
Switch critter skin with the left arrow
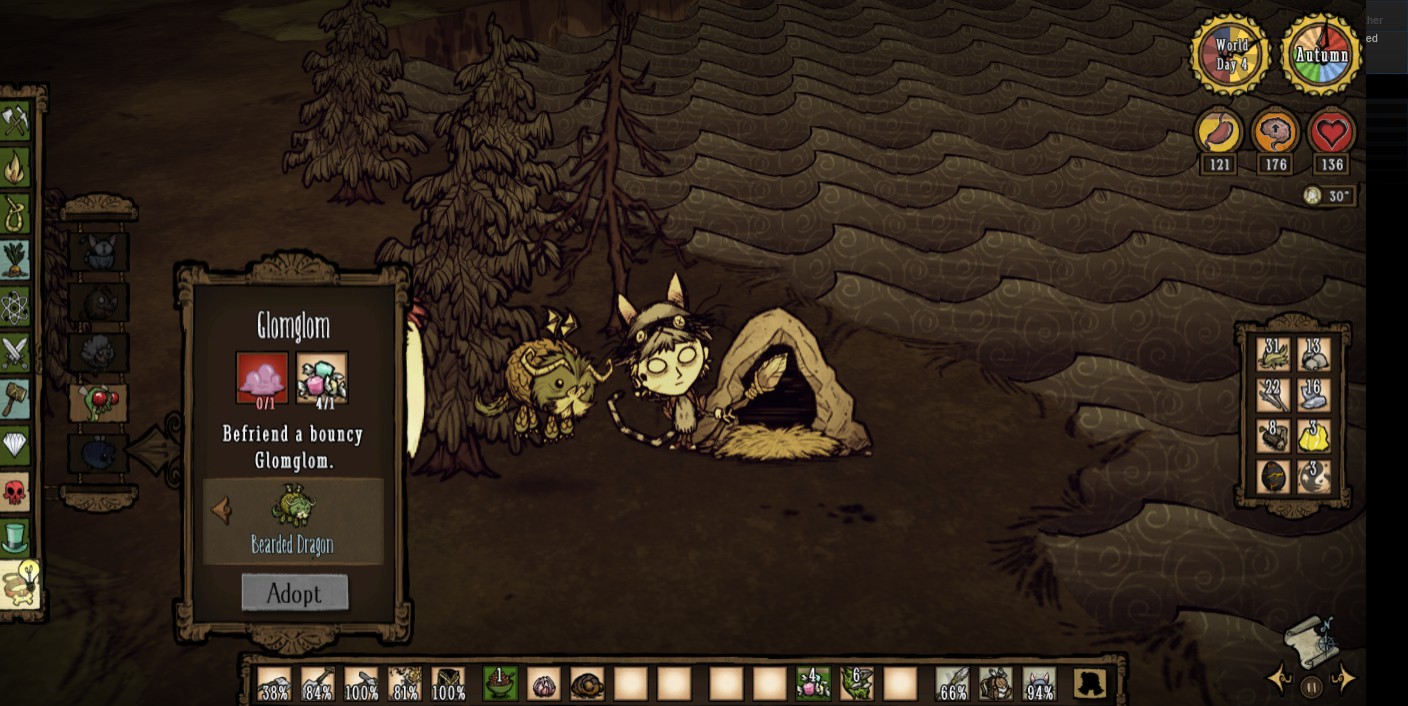(x=221, y=511)
